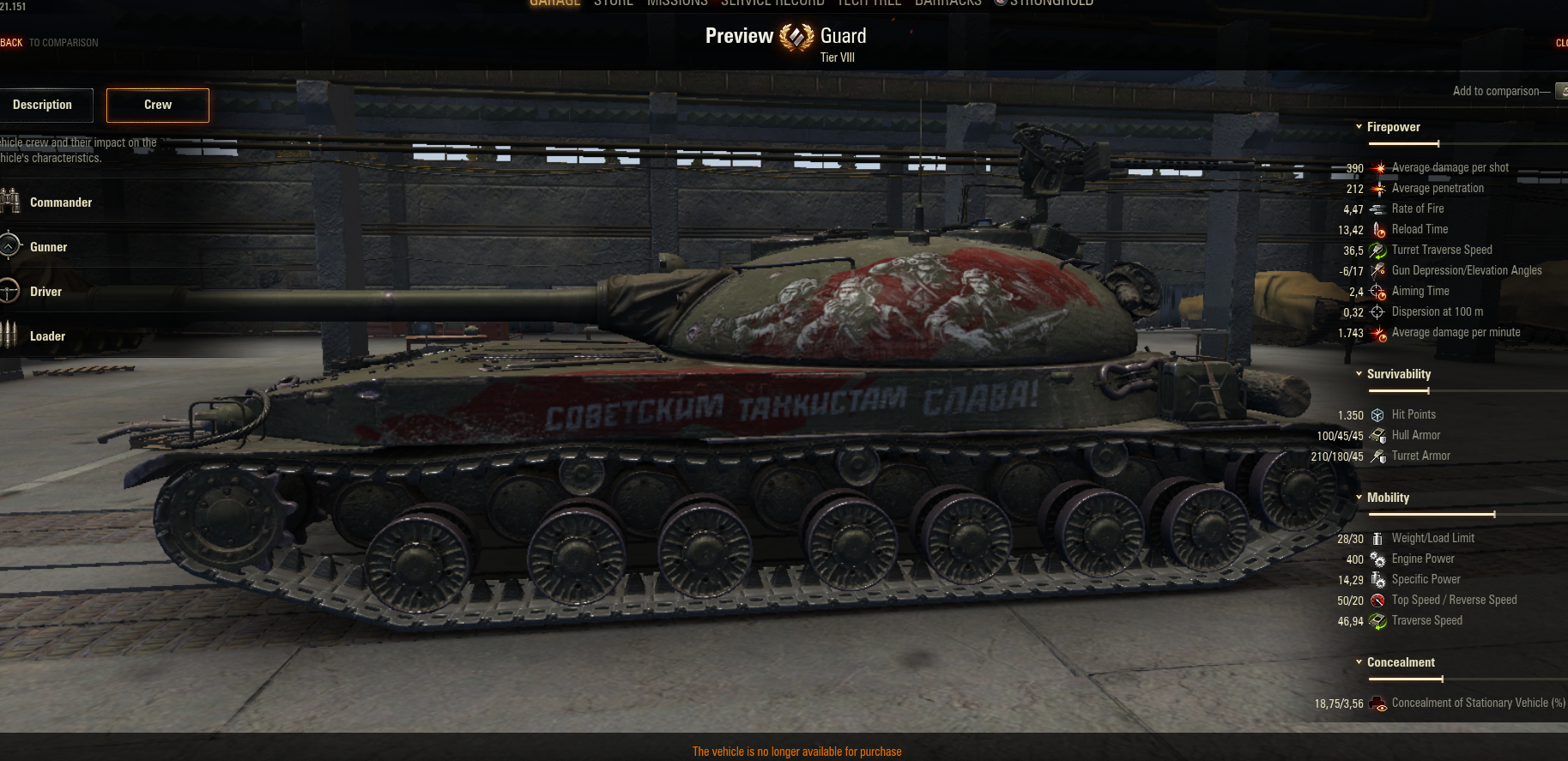
Task: Switch to the Description tab
Action: (44, 105)
